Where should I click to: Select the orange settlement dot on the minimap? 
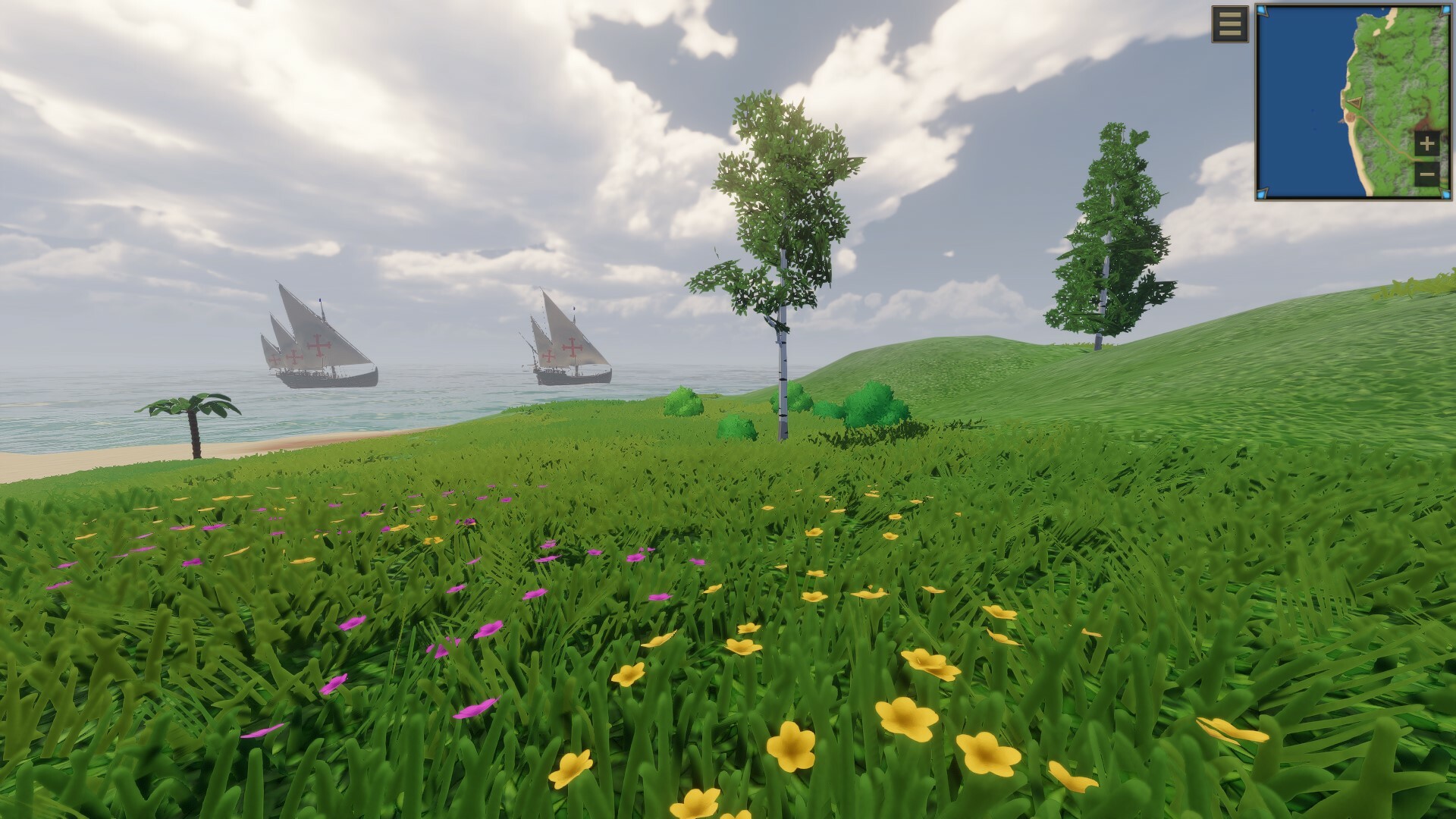[1351, 117]
